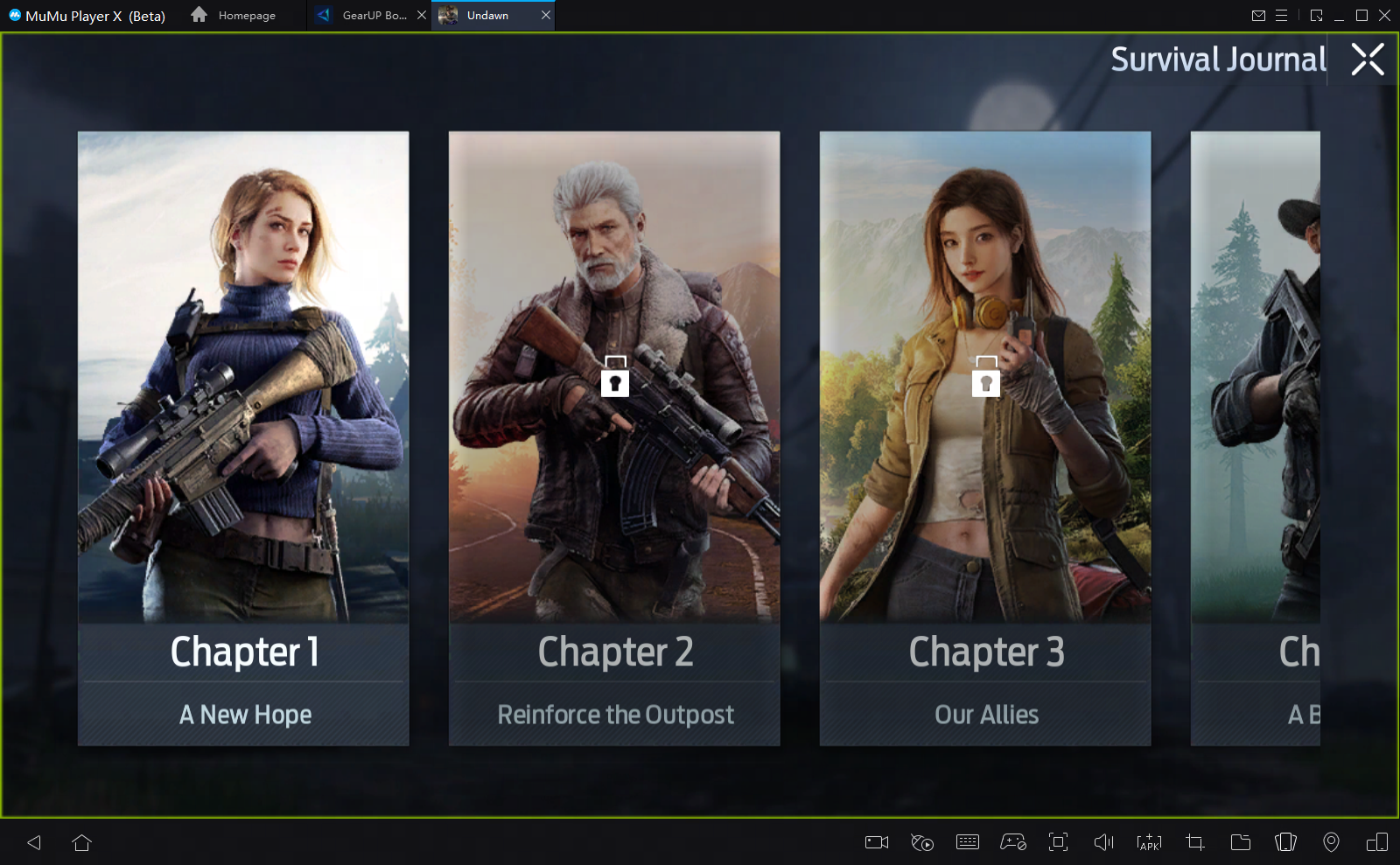1400x865 pixels.
Task: Open the virtual location (GPS) tool
Action: pos(1331,842)
